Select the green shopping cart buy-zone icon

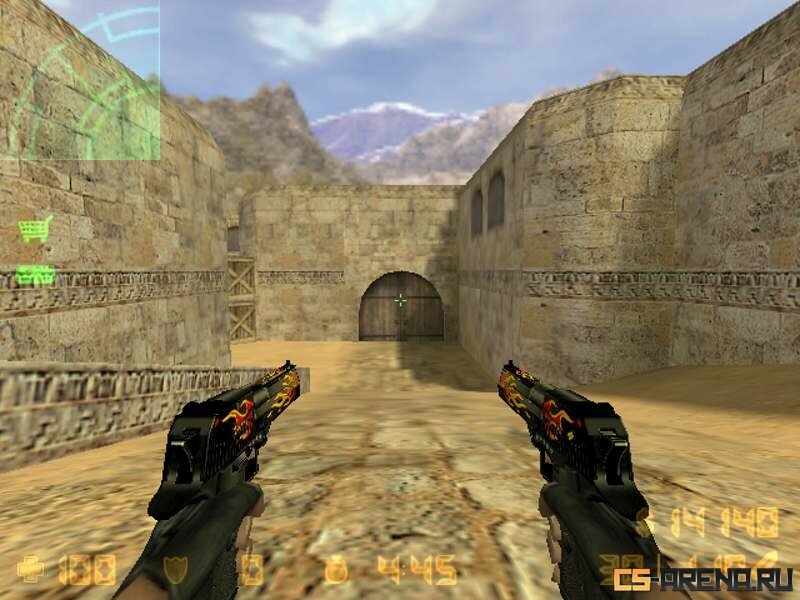[x=35, y=230]
